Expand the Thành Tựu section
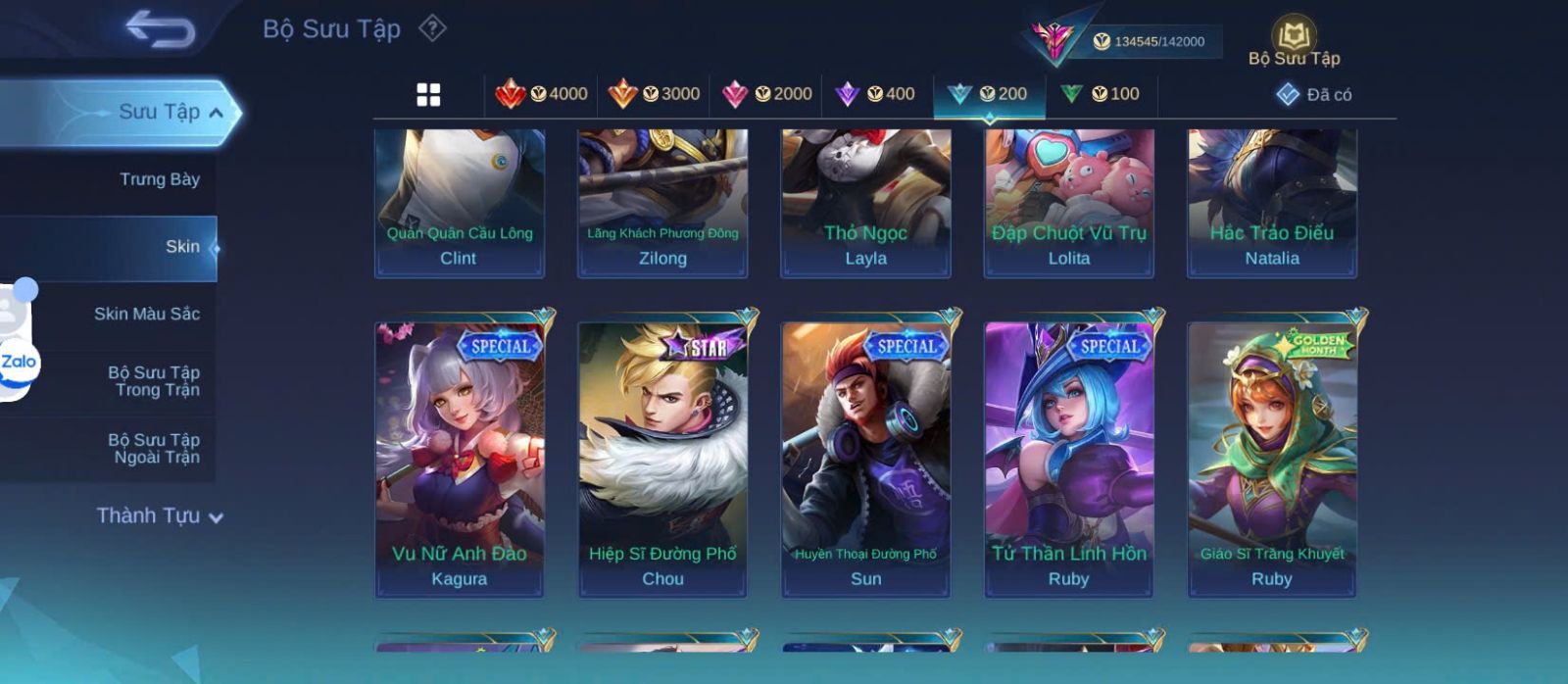The height and width of the screenshot is (684, 1568). pyautogui.click(x=160, y=516)
